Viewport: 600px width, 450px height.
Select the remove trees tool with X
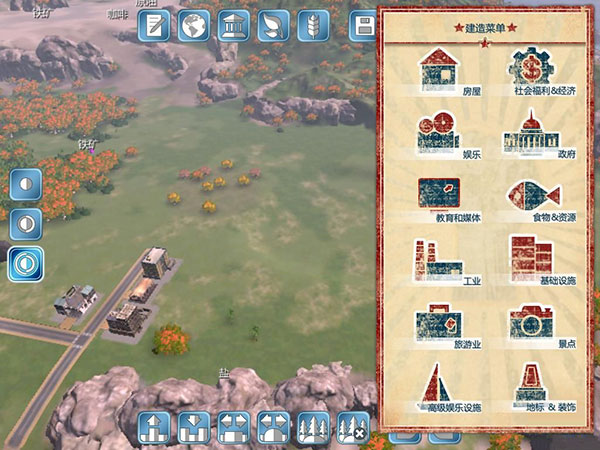point(352,427)
